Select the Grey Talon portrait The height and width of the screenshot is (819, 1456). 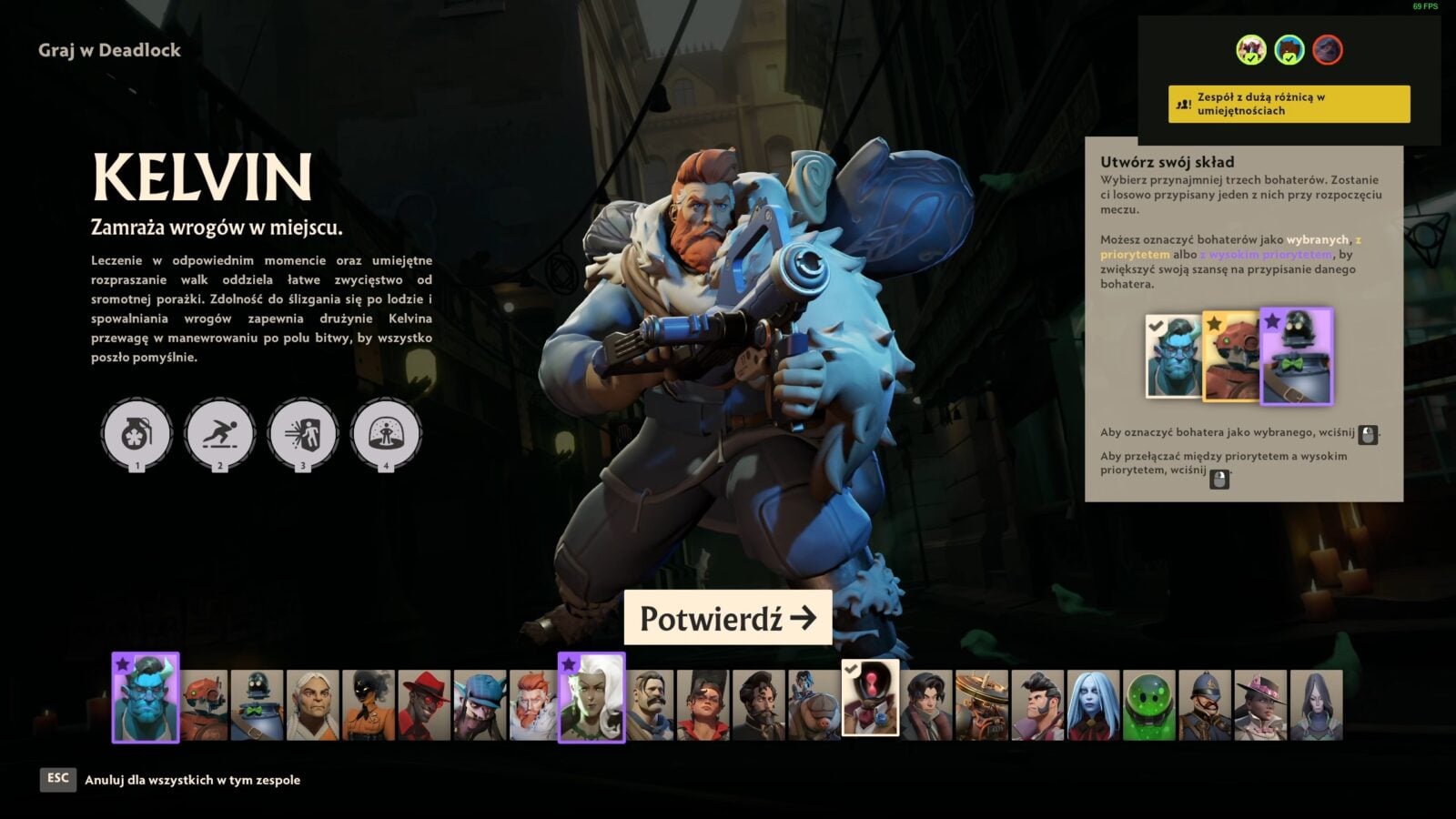point(312,705)
